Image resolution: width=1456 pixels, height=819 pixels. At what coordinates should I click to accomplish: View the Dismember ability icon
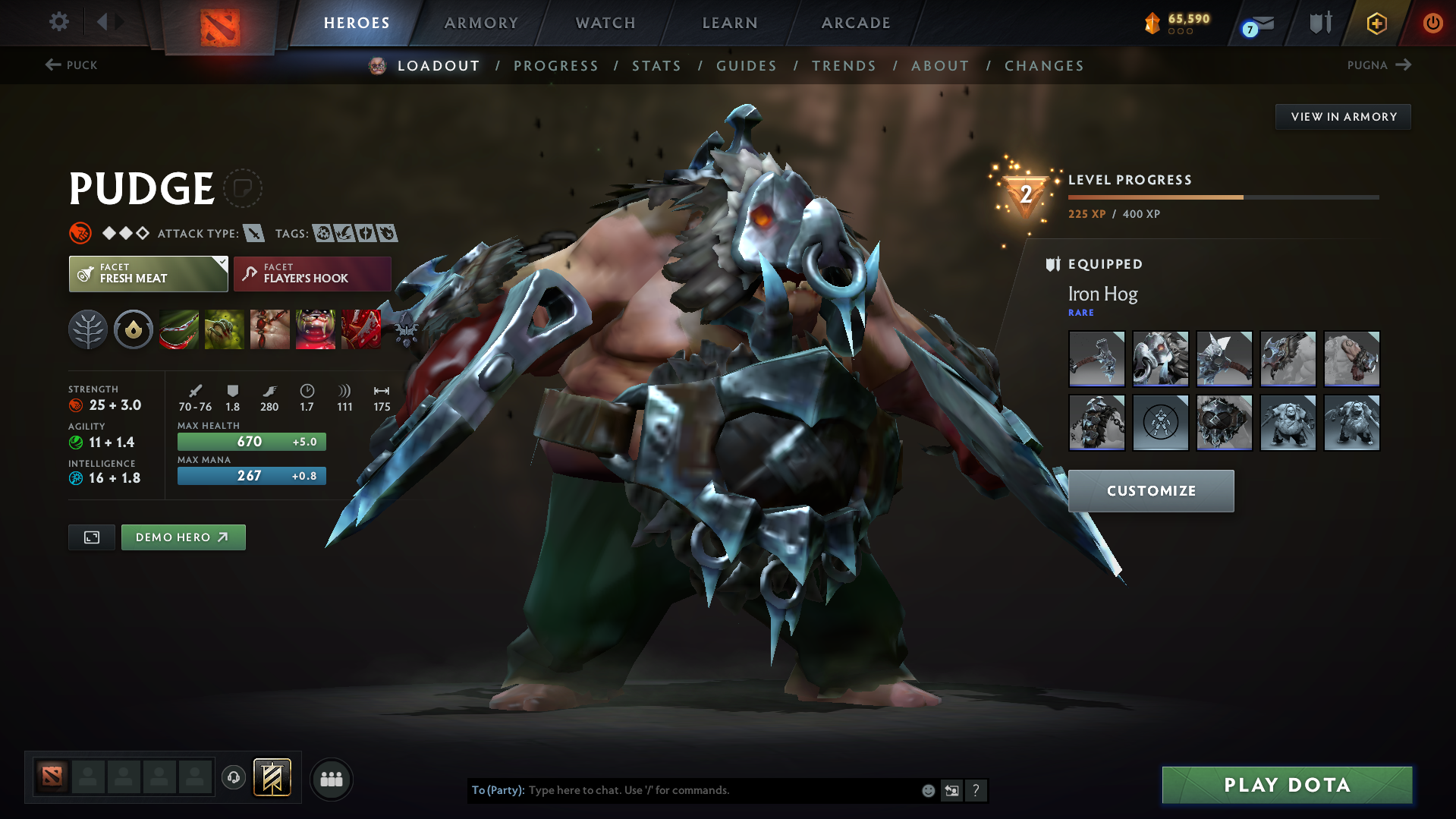(x=316, y=329)
